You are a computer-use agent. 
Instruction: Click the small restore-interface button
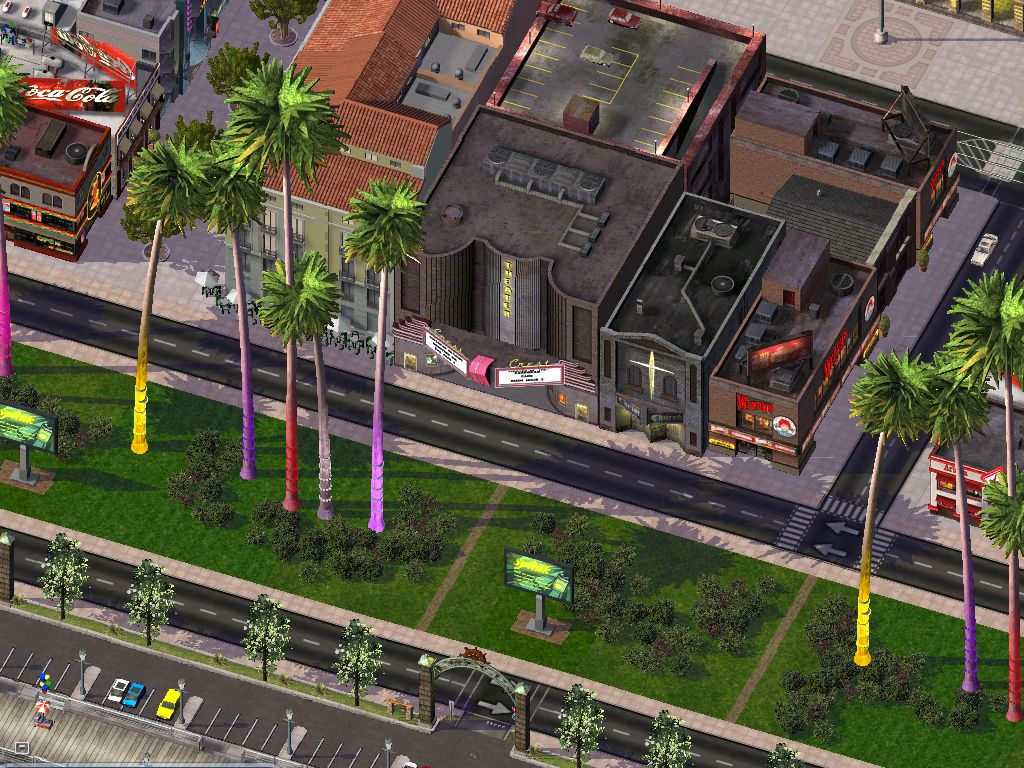coord(22,748)
